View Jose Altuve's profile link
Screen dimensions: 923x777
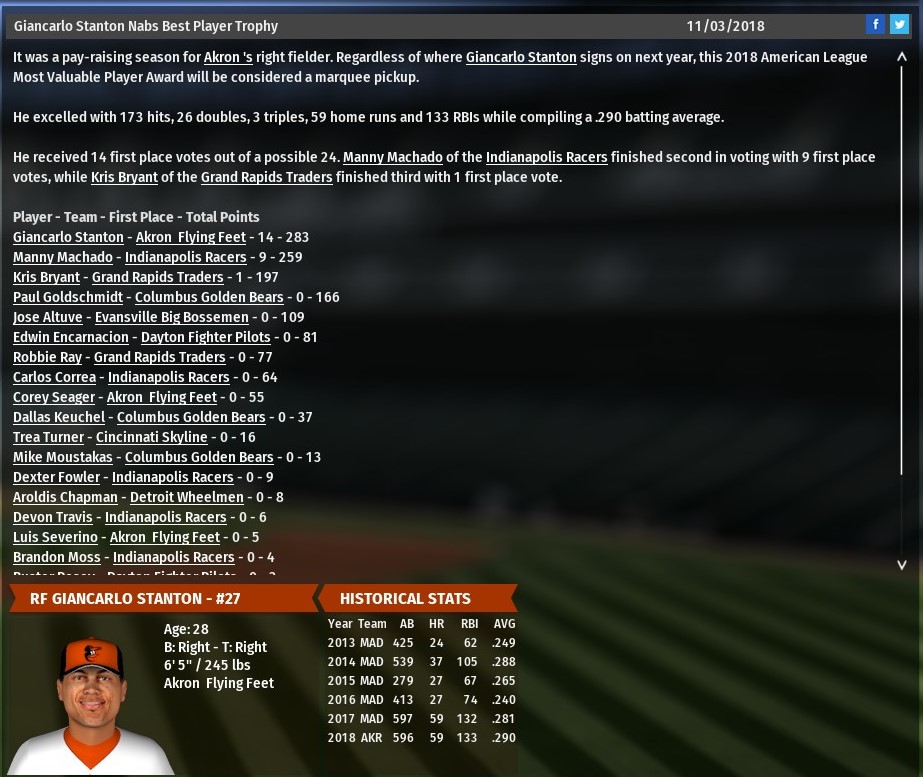click(49, 317)
